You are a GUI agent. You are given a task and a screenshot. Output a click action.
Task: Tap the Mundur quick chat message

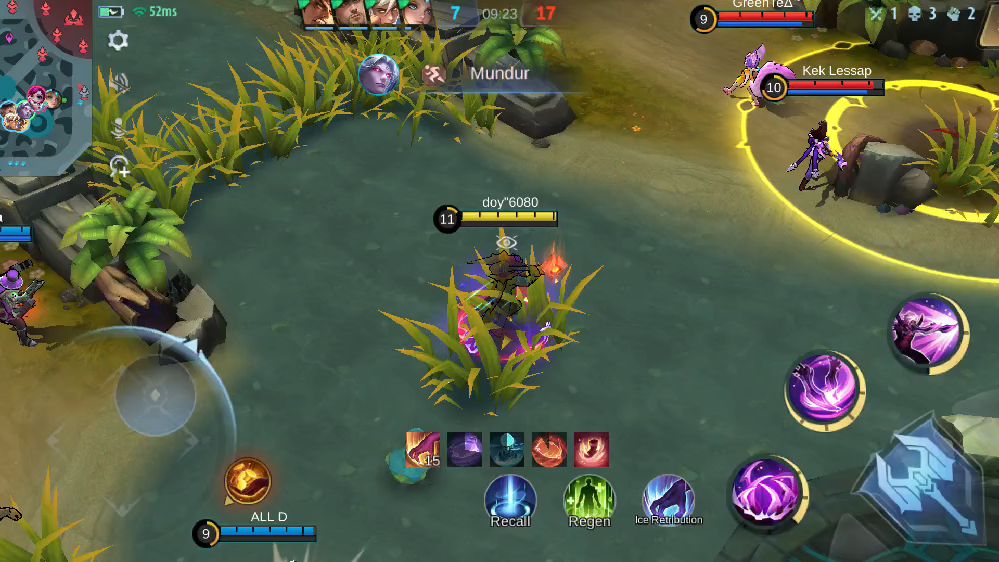pos(470,74)
